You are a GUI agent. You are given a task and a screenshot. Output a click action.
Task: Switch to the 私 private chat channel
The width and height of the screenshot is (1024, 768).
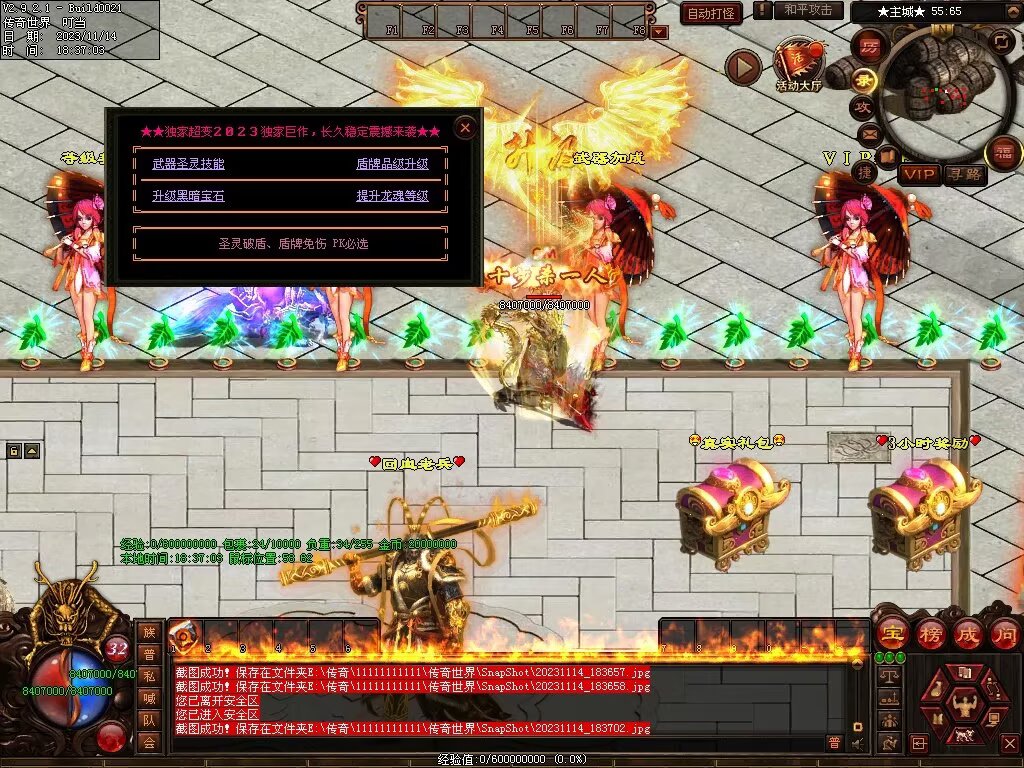[x=149, y=676]
